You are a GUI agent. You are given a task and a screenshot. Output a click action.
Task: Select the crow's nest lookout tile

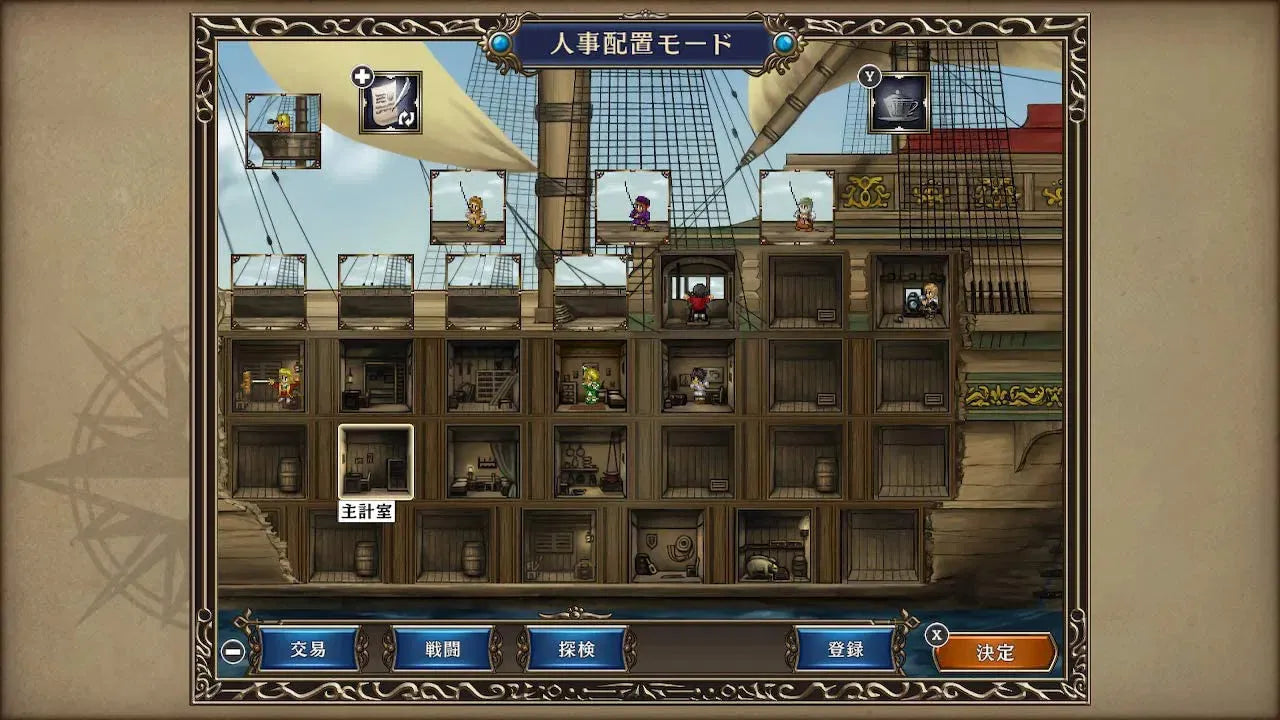pyautogui.click(x=283, y=130)
